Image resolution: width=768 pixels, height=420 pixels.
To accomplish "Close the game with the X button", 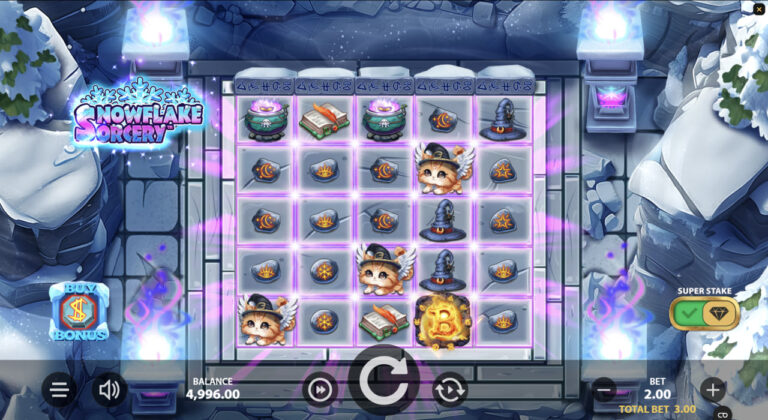I will point(759,9).
